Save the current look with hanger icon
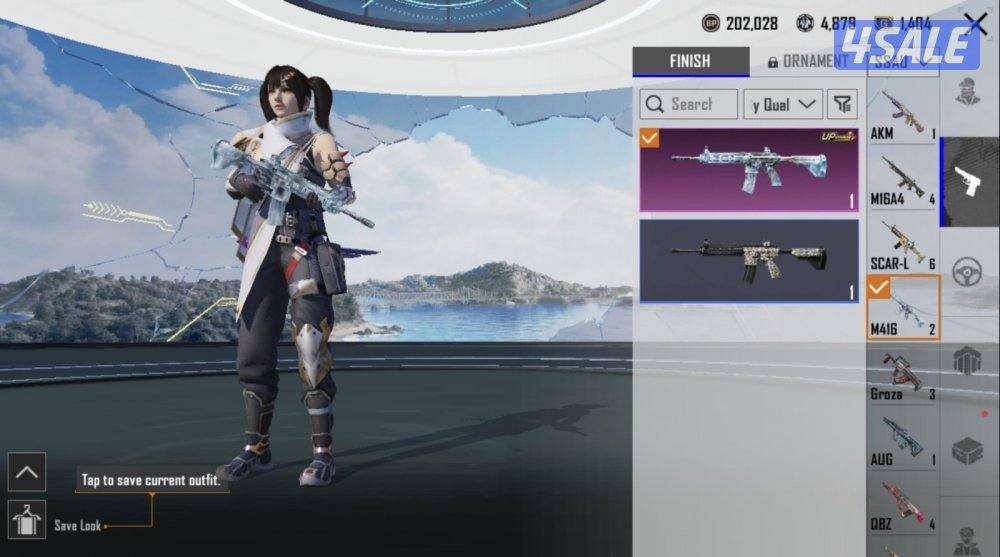Viewport: 1000px width, 557px height. click(x=27, y=520)
